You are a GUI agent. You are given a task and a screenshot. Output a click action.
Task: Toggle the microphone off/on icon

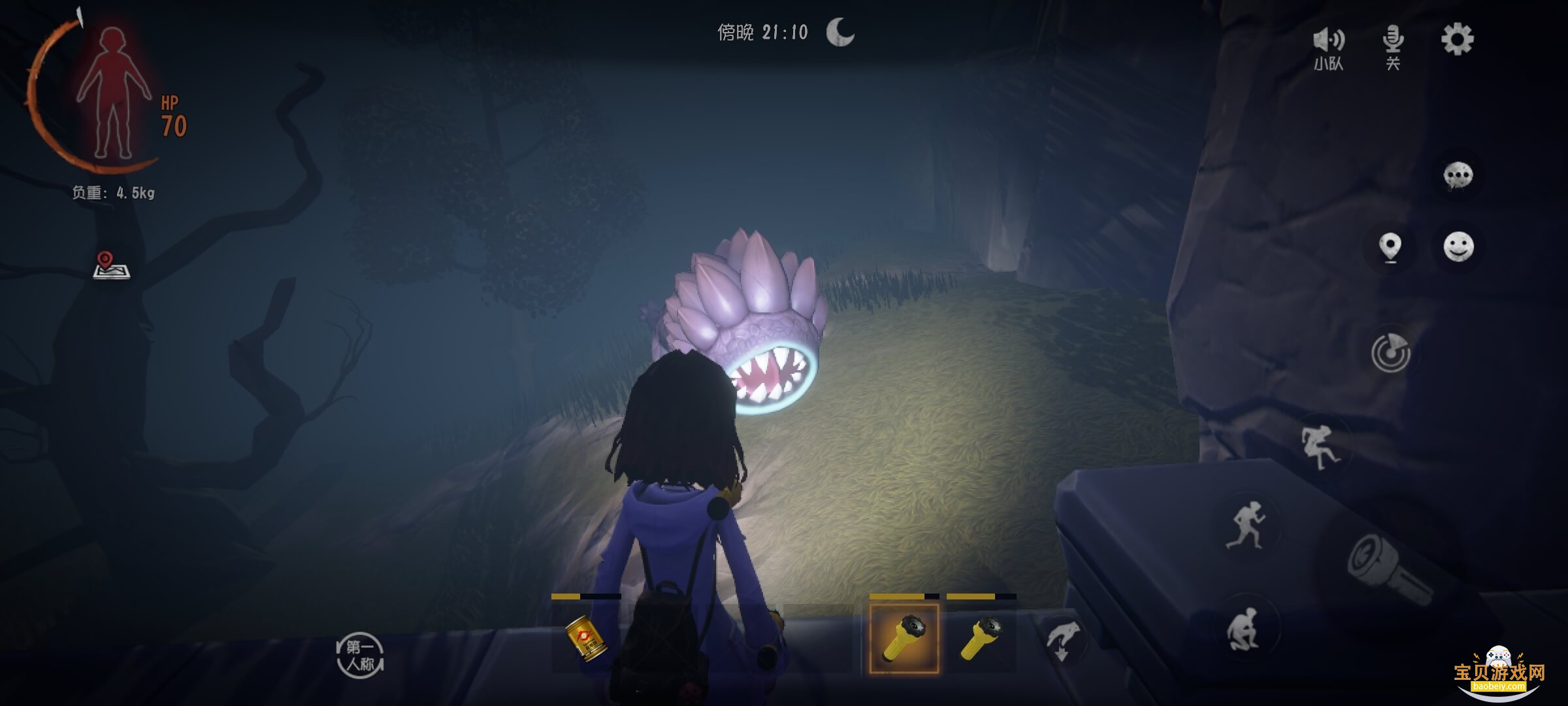(x=1393, y=47)
